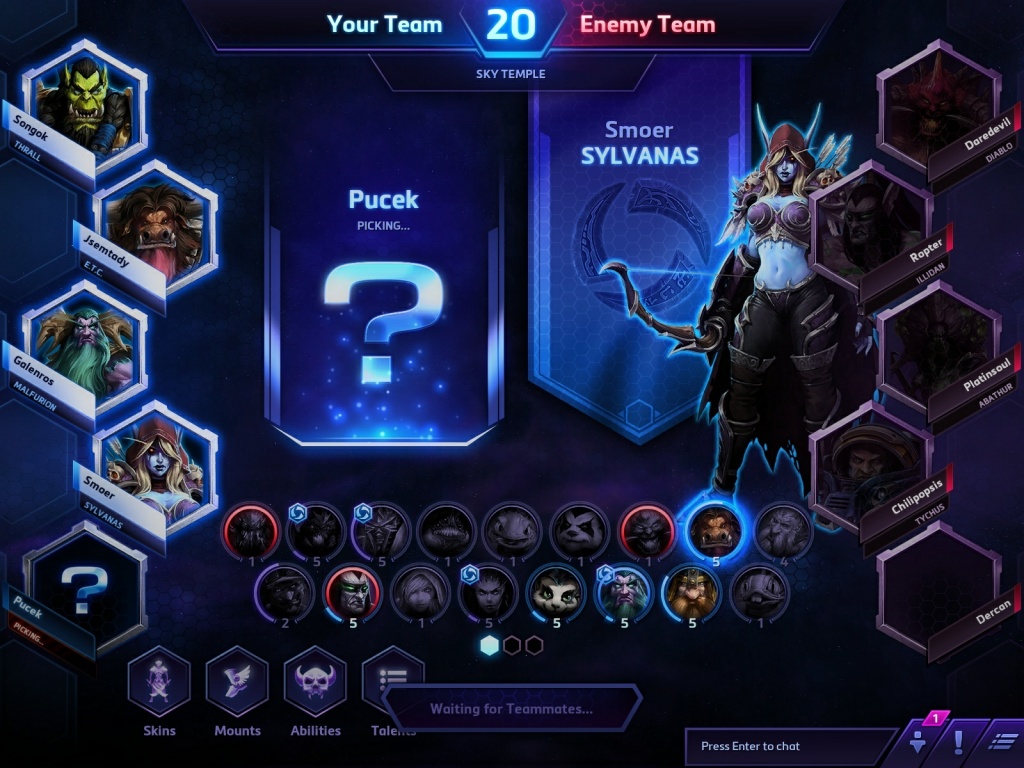Select the Malfurion hero portrait in the grid

622,592
